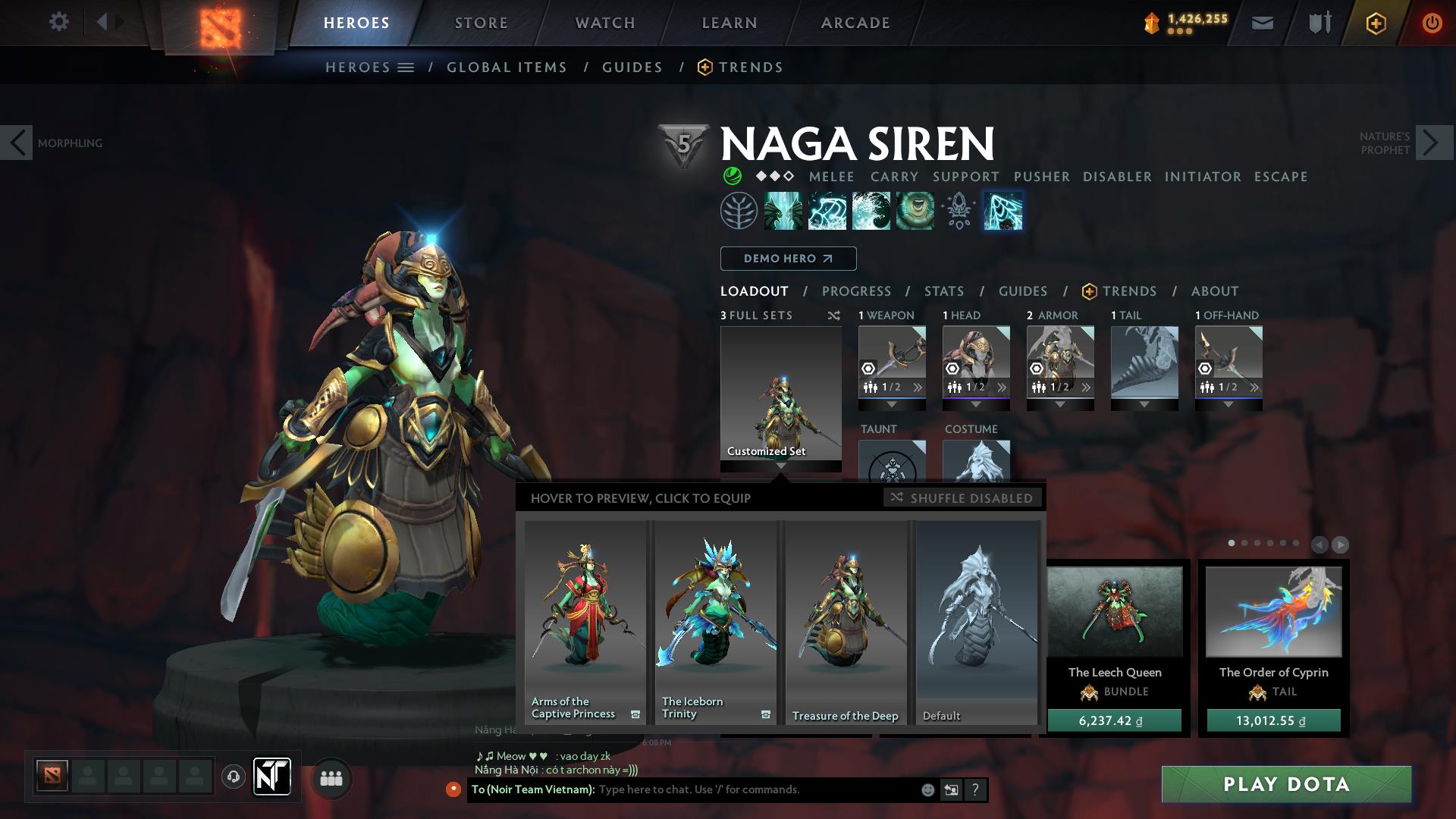The image size is (1456, 819).
Task: Toggle the chat channel selector near the chat box
Action: (950, 789)
